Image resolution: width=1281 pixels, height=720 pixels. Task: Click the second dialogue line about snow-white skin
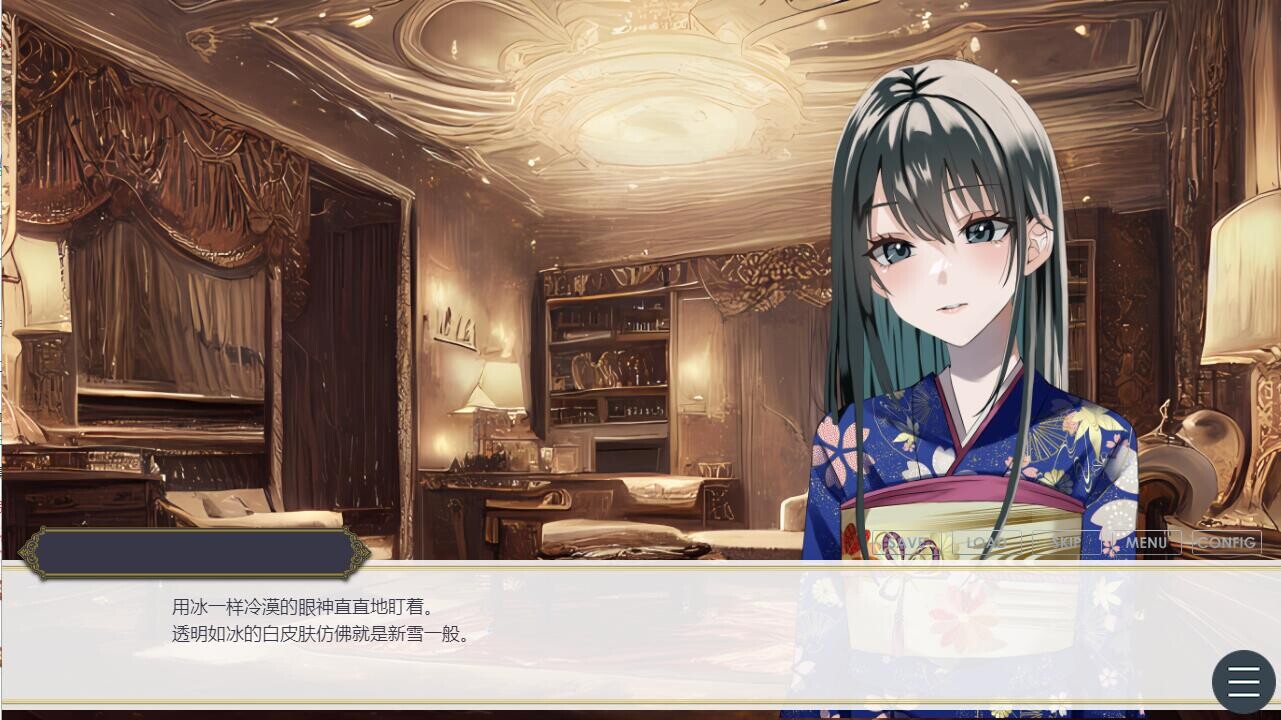coord(320,633)
